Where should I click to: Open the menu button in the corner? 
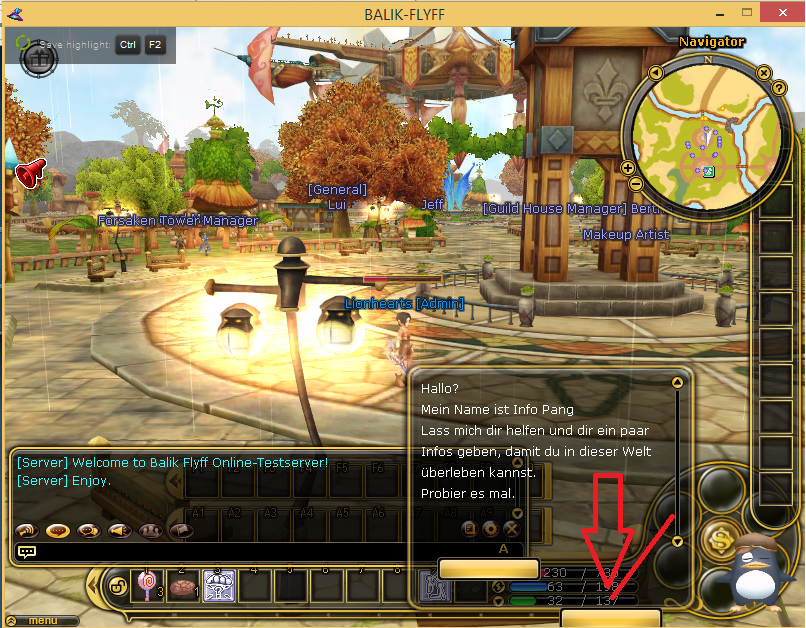(42, 621)
